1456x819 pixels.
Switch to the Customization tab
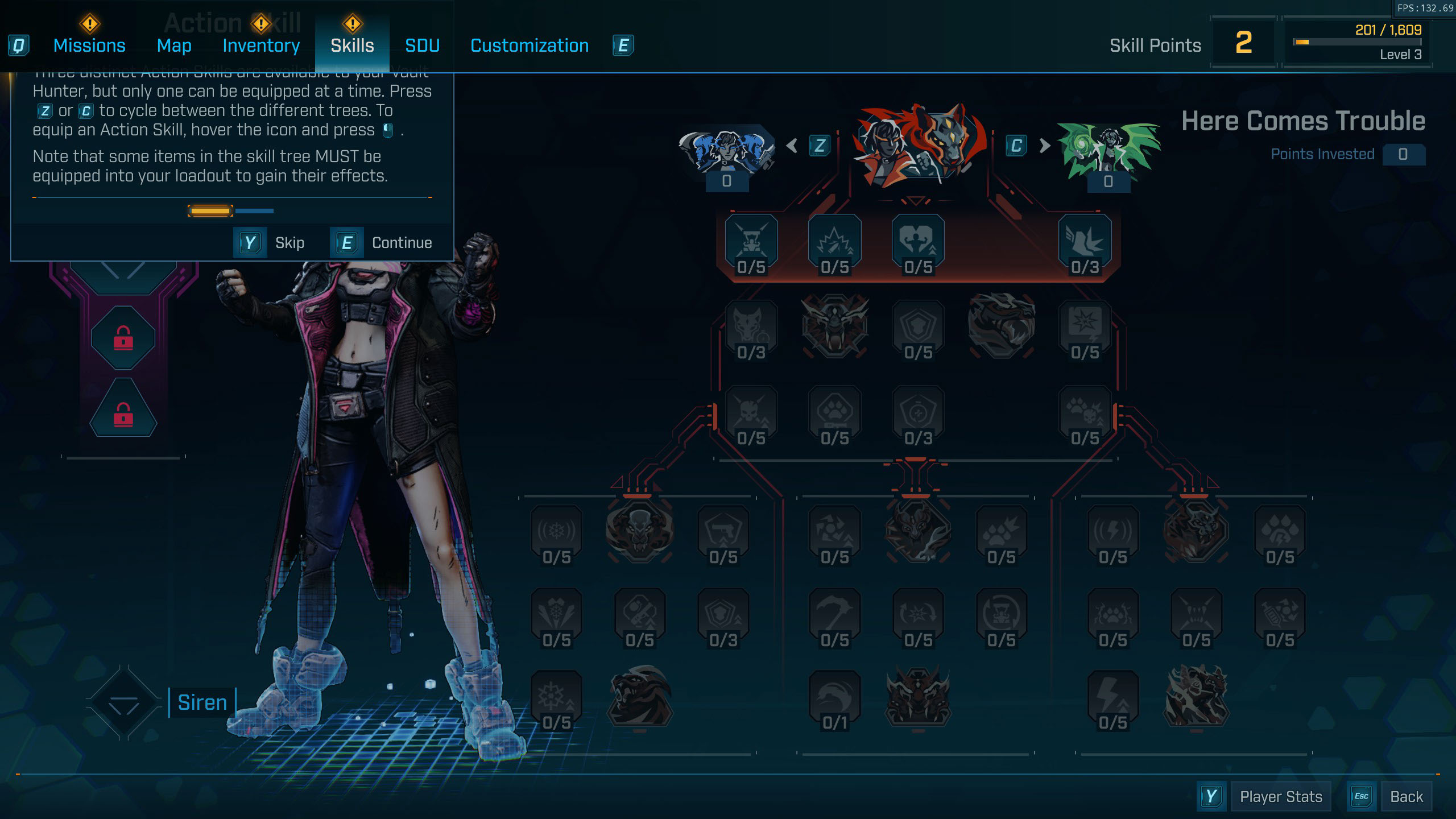click(530, 45)
